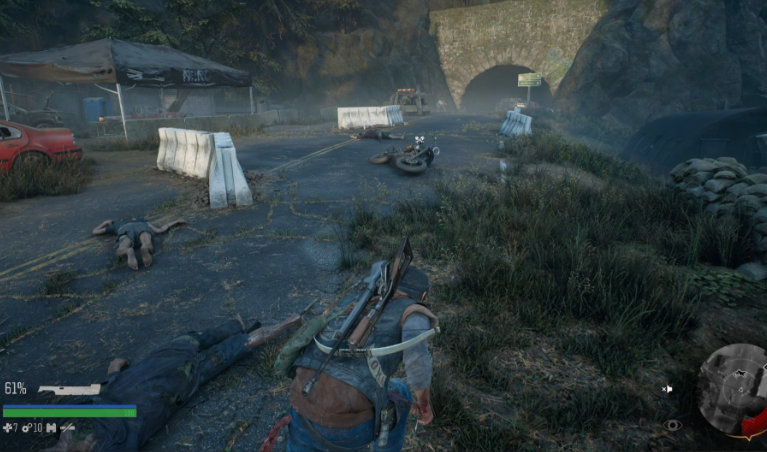Viewport: 767px width, 452px height.
Task: Click the eye visibility indicator
Action: [672, 425]
